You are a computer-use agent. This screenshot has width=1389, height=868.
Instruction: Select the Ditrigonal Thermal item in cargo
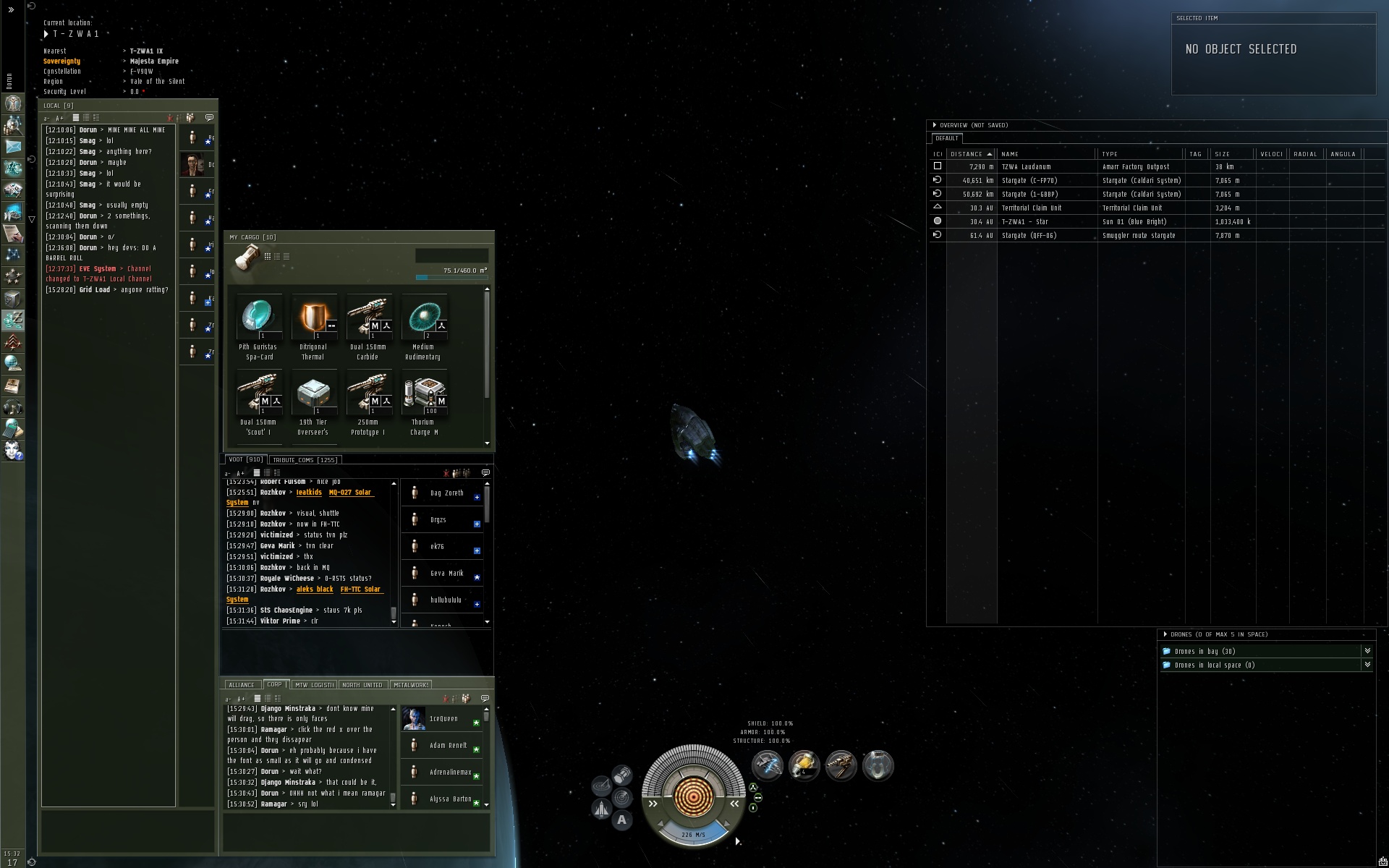tap(314, 318)
